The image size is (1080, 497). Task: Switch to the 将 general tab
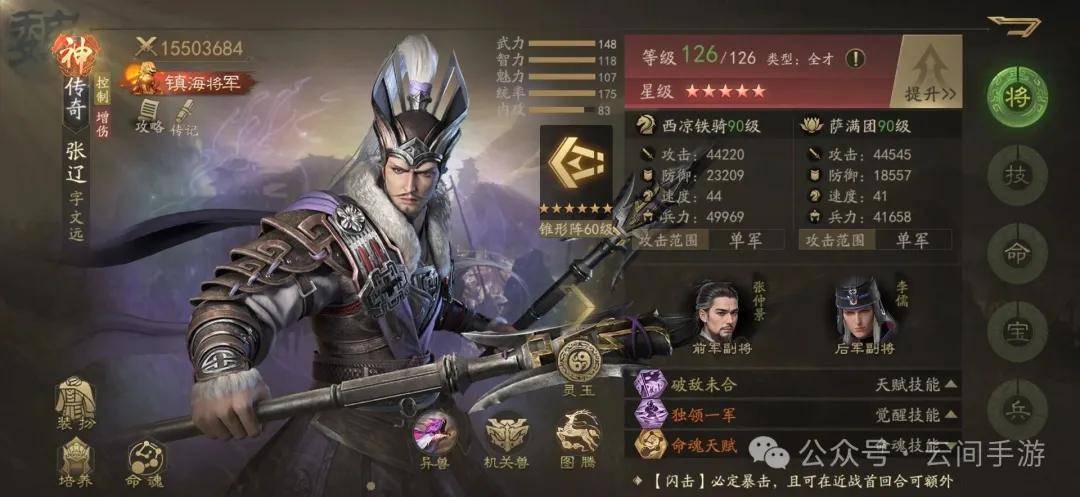(1016, 98)
